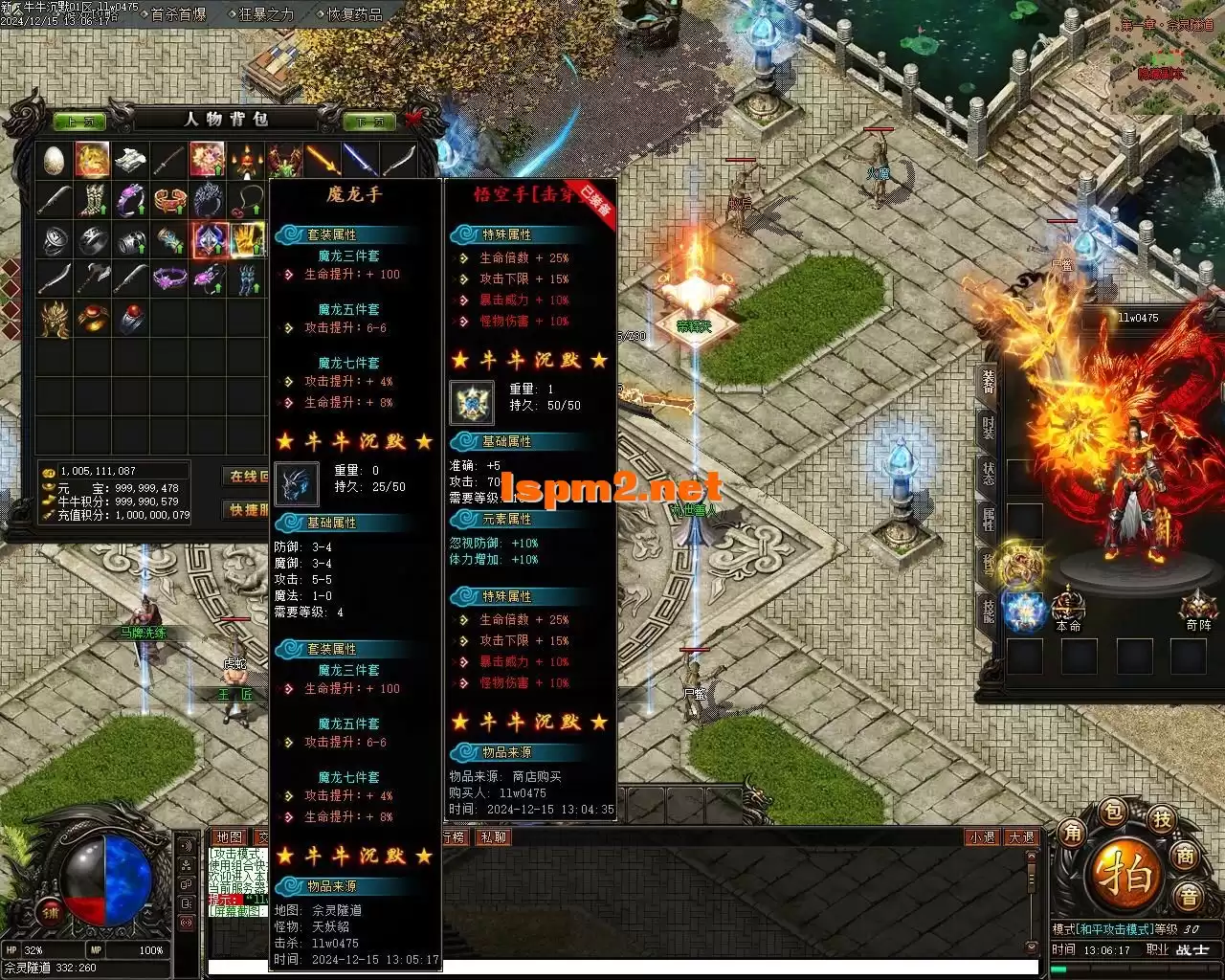Switch to the 装备 equipment tab
This screenshot has height=980, width=1225.
pos(989,383)
